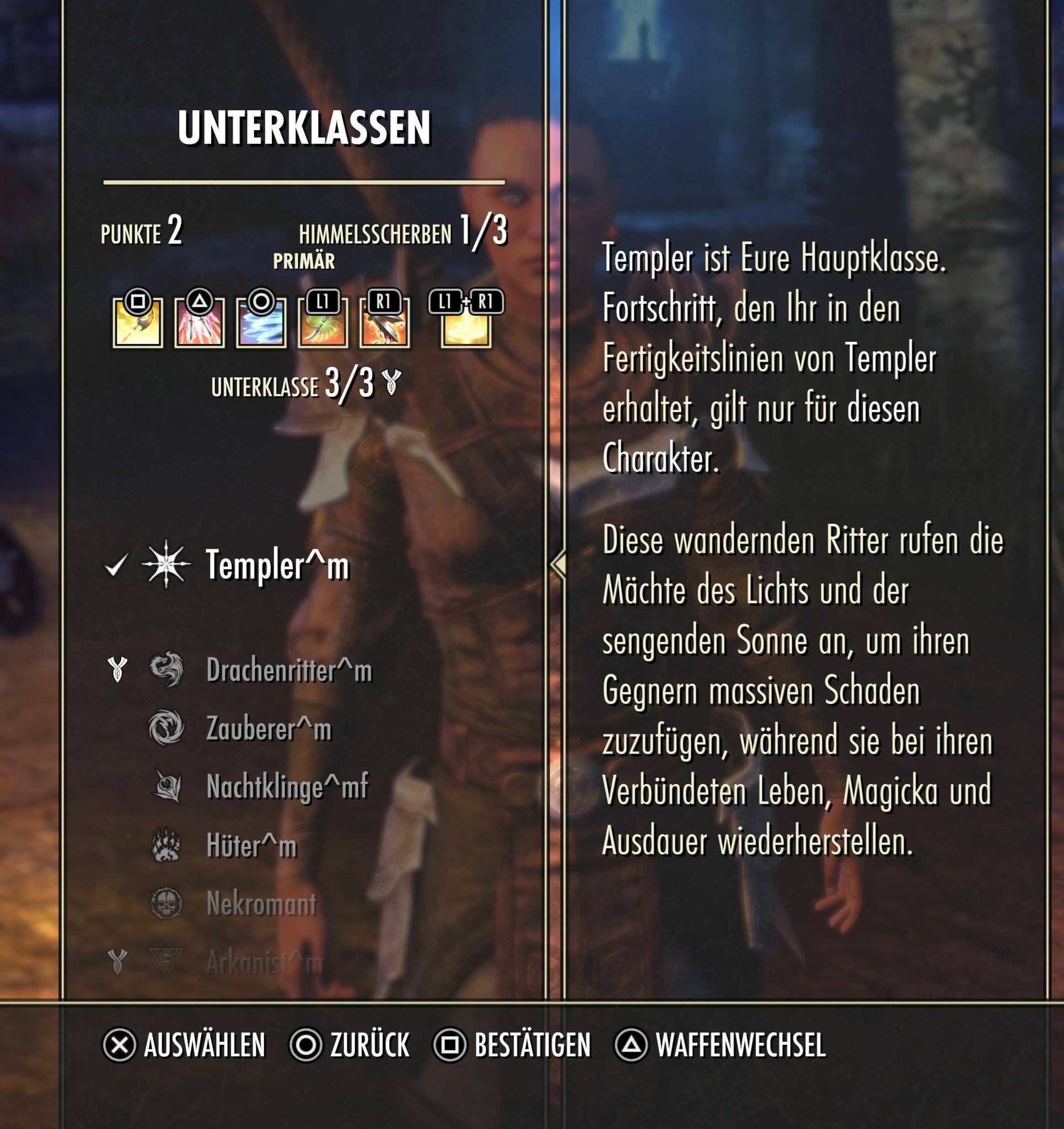Choose the green curved blade ability
1064x1129 pixels.
pos(323,324)
